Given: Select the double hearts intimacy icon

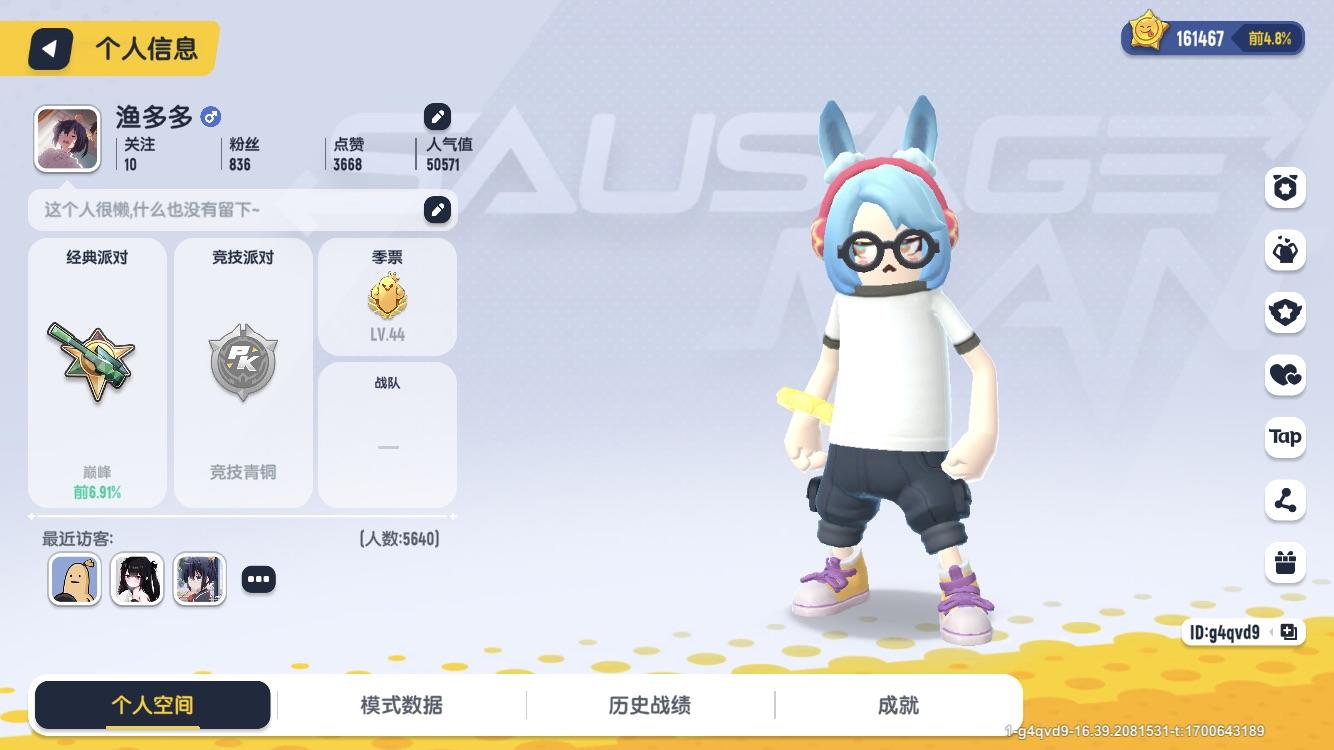Looking at the screenshot, I should 1285,376.
